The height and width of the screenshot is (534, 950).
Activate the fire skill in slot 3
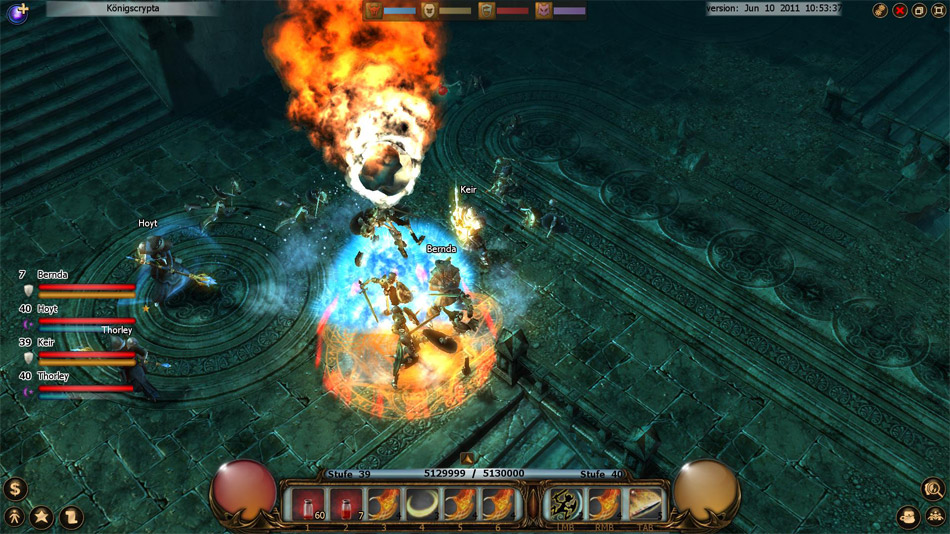384,505
